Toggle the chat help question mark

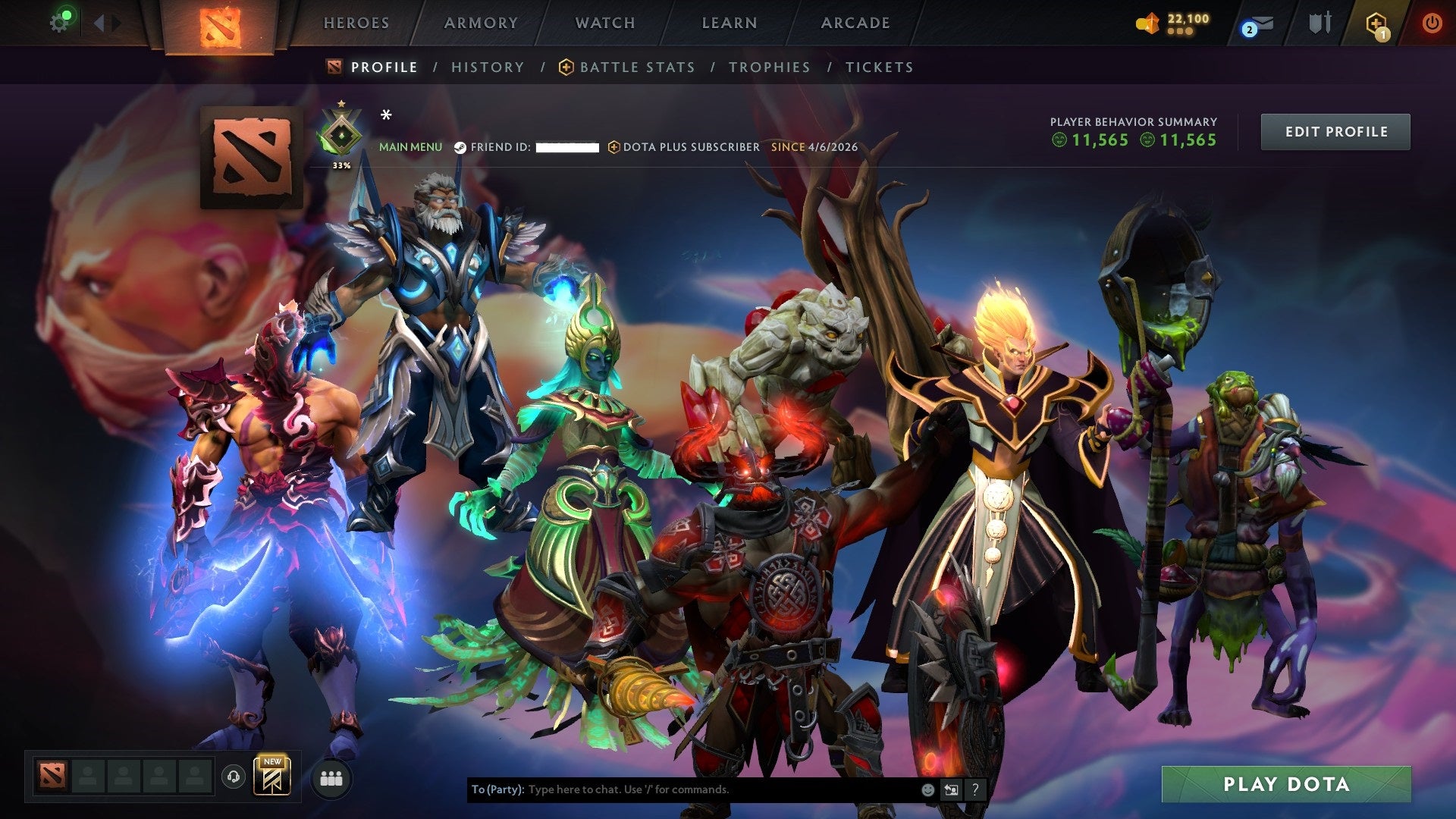(x=974, y=789)
